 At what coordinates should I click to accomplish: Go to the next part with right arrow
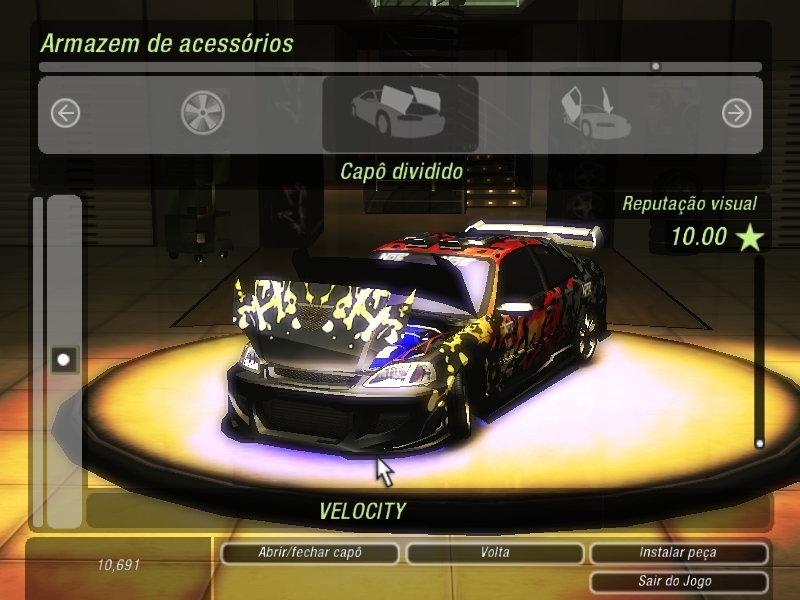pos(736,114)
